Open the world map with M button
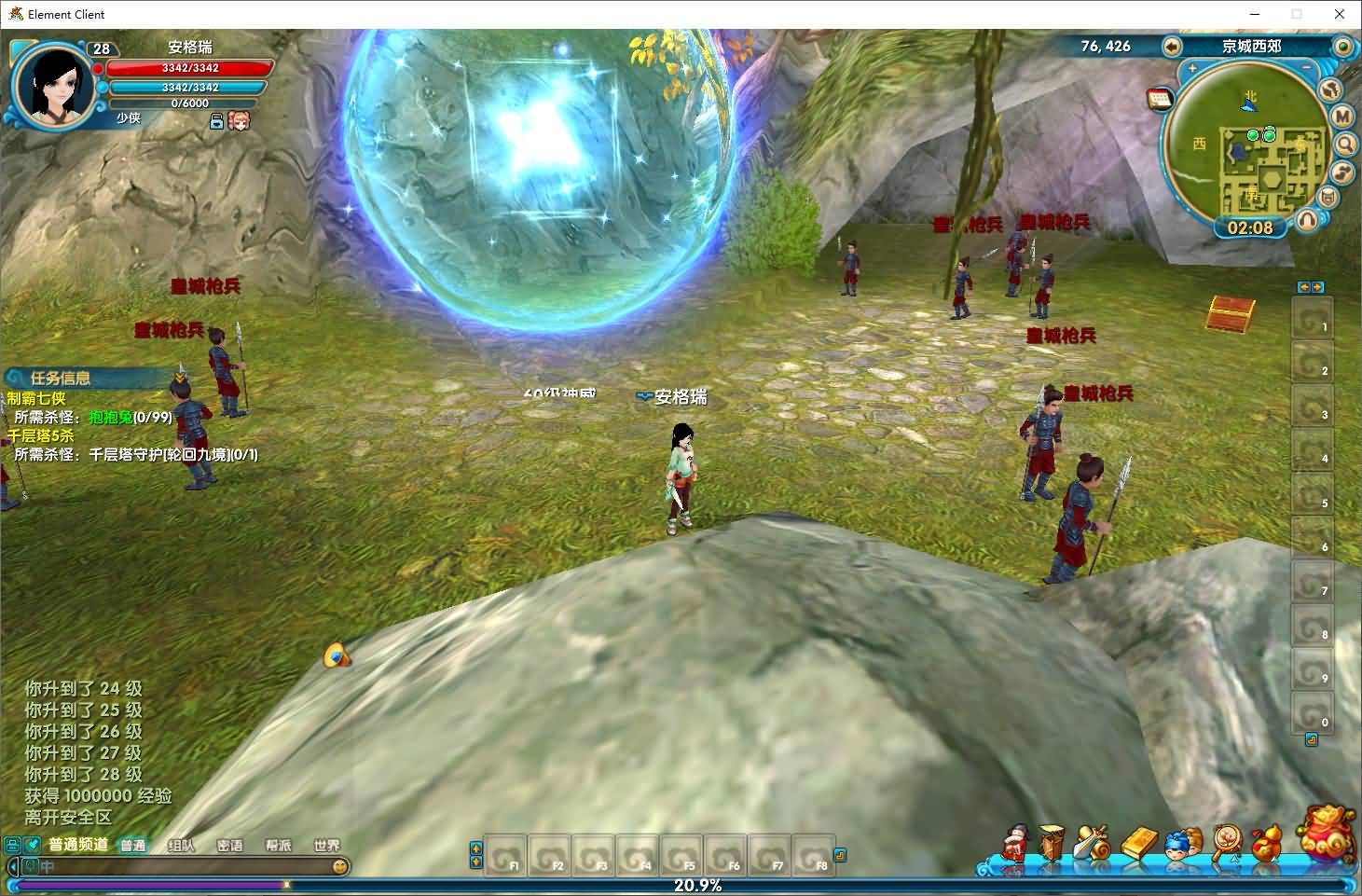This screenshot has width=1362, height=896. coord(1342,117)
